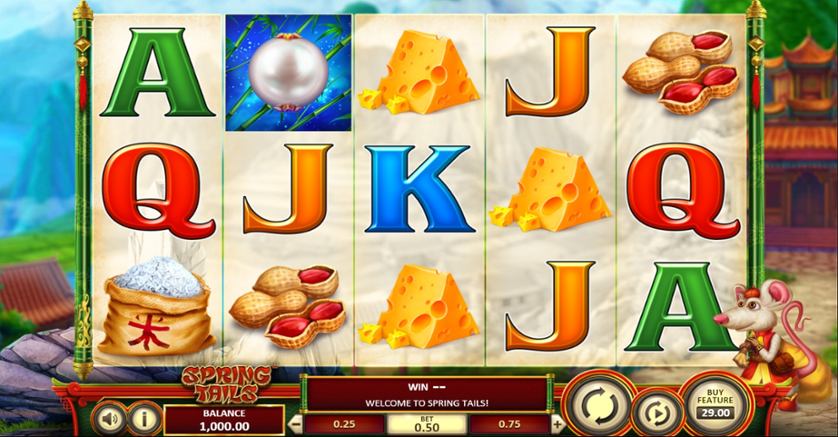Decrease the bet with the minus button
Screen dimensions: 838x437
tap(295, 423)
